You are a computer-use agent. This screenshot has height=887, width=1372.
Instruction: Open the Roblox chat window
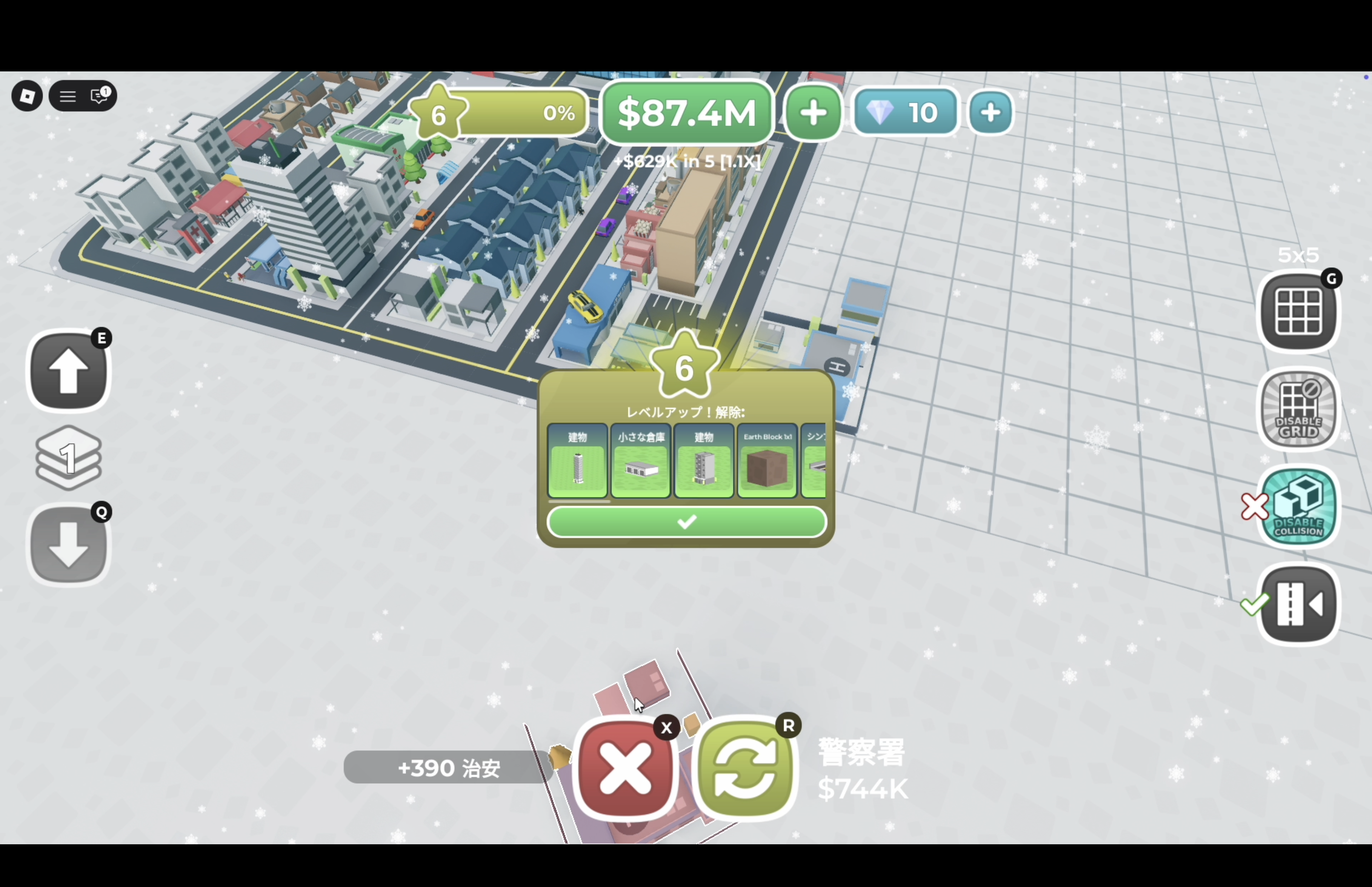[x=100, y=96]
